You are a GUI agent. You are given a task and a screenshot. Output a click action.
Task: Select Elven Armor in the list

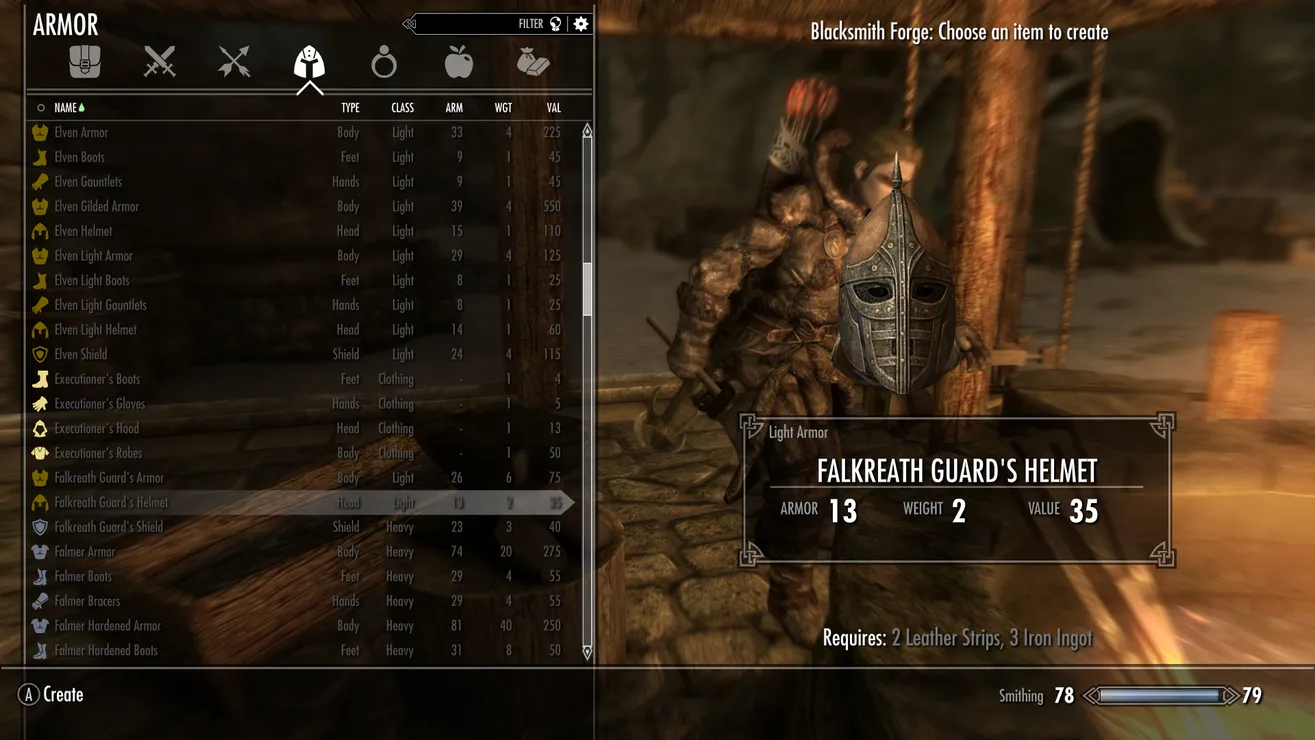(81, 133)
